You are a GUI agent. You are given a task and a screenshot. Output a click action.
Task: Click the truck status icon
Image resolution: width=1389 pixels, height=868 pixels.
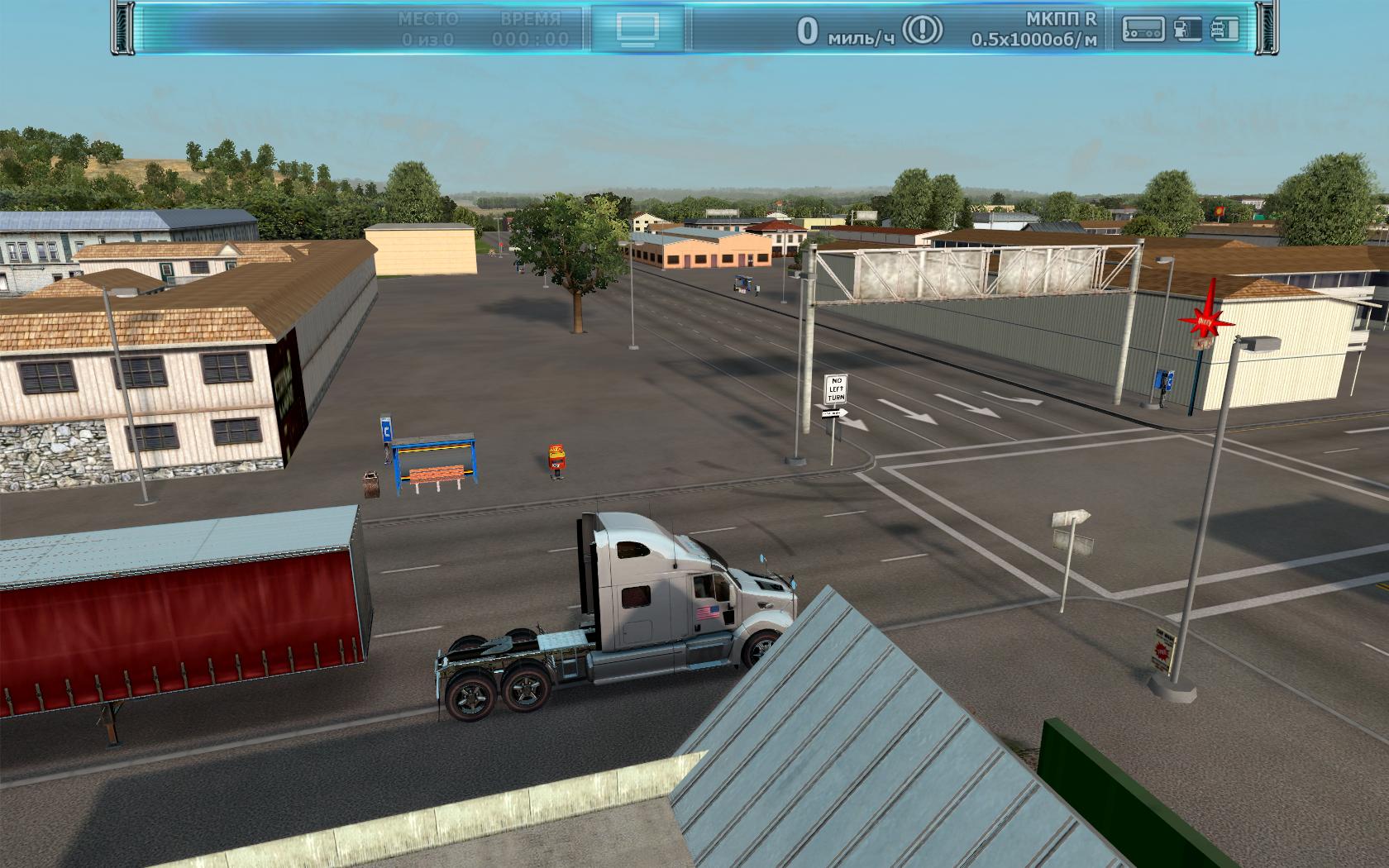pos(1224,29)
